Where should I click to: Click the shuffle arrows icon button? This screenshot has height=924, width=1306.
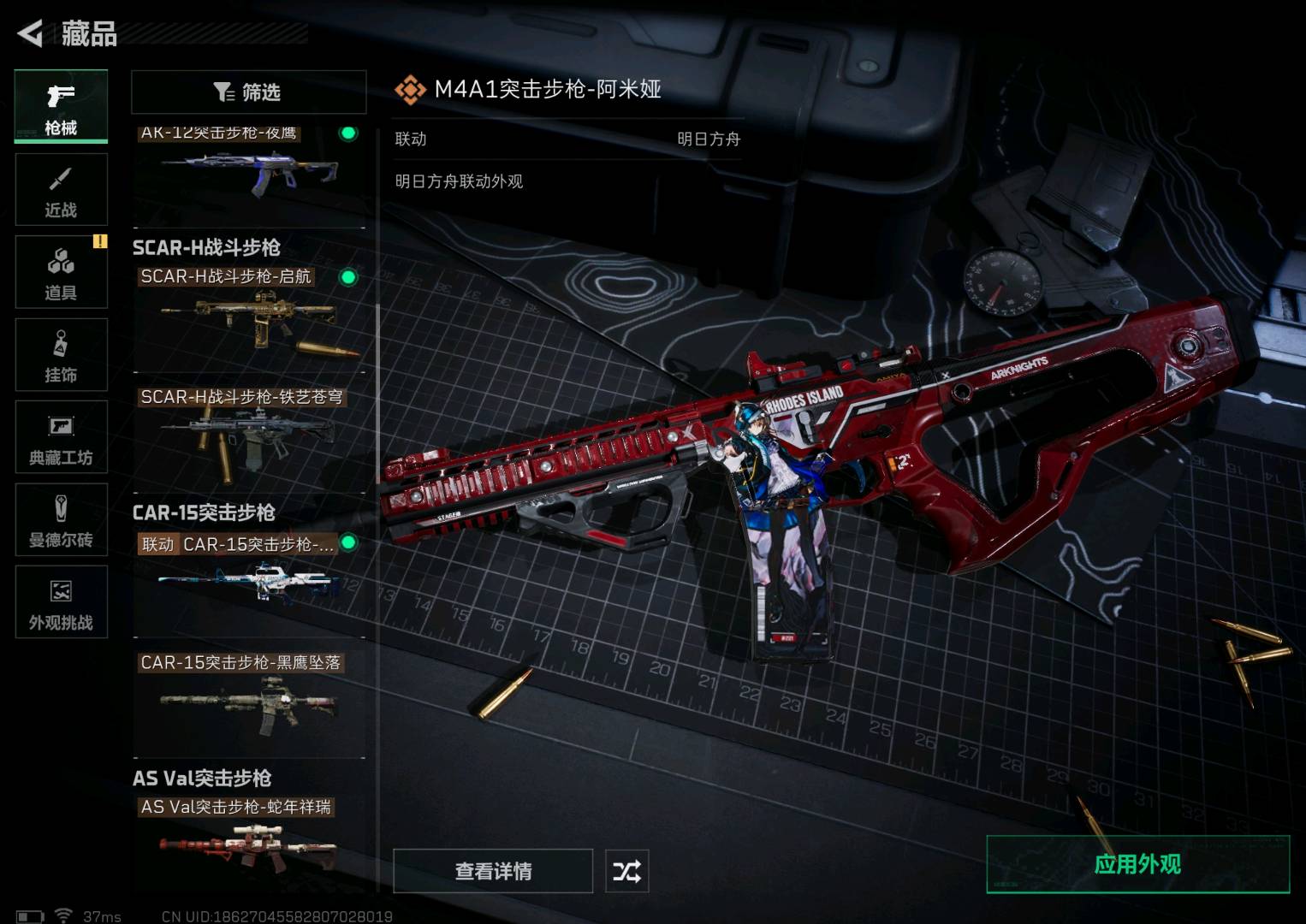point(626,871)
